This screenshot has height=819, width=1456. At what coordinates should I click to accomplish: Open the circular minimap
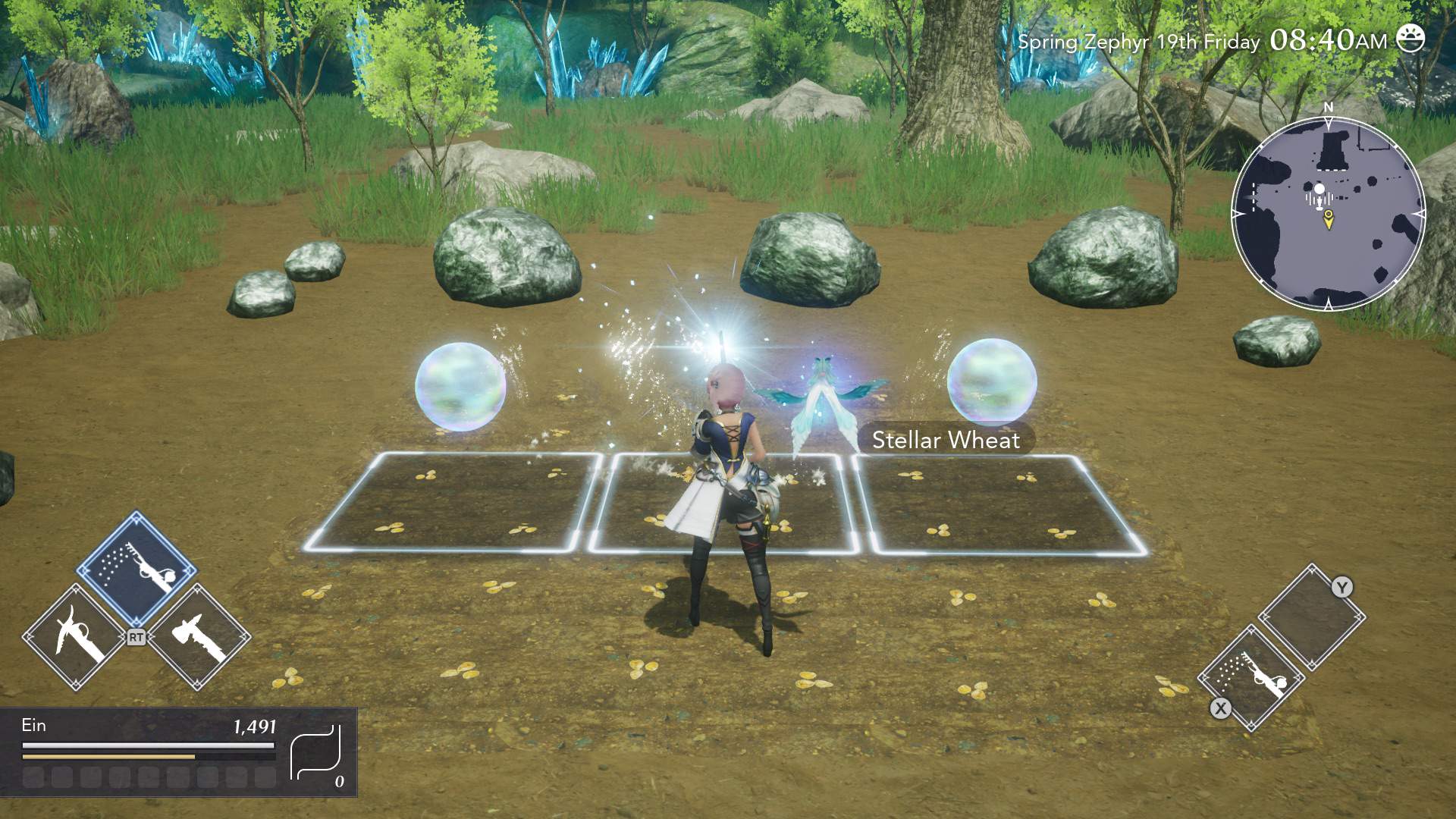tap(1328, 214)
